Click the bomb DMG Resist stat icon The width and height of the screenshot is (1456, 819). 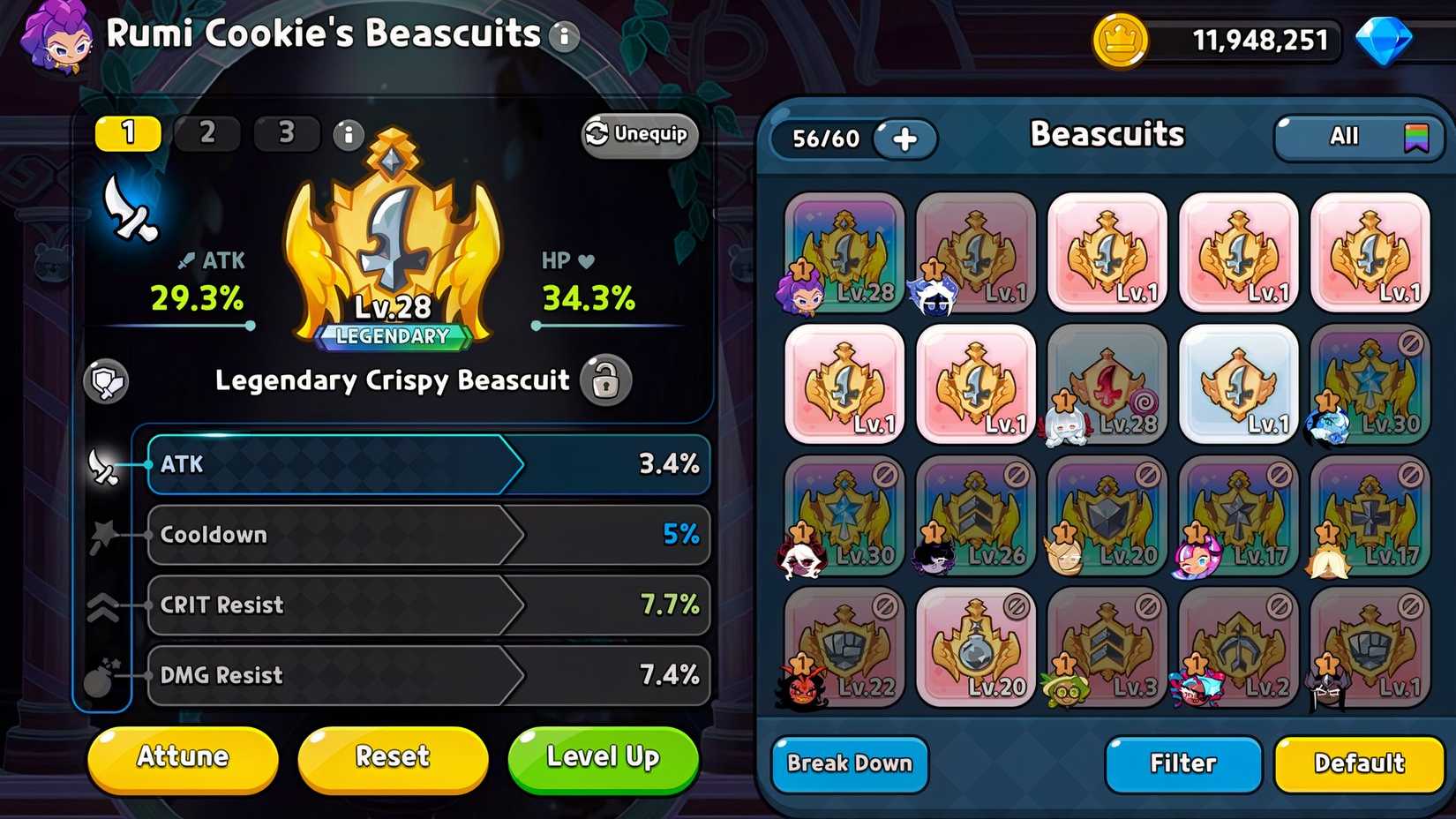coord(105,676)
